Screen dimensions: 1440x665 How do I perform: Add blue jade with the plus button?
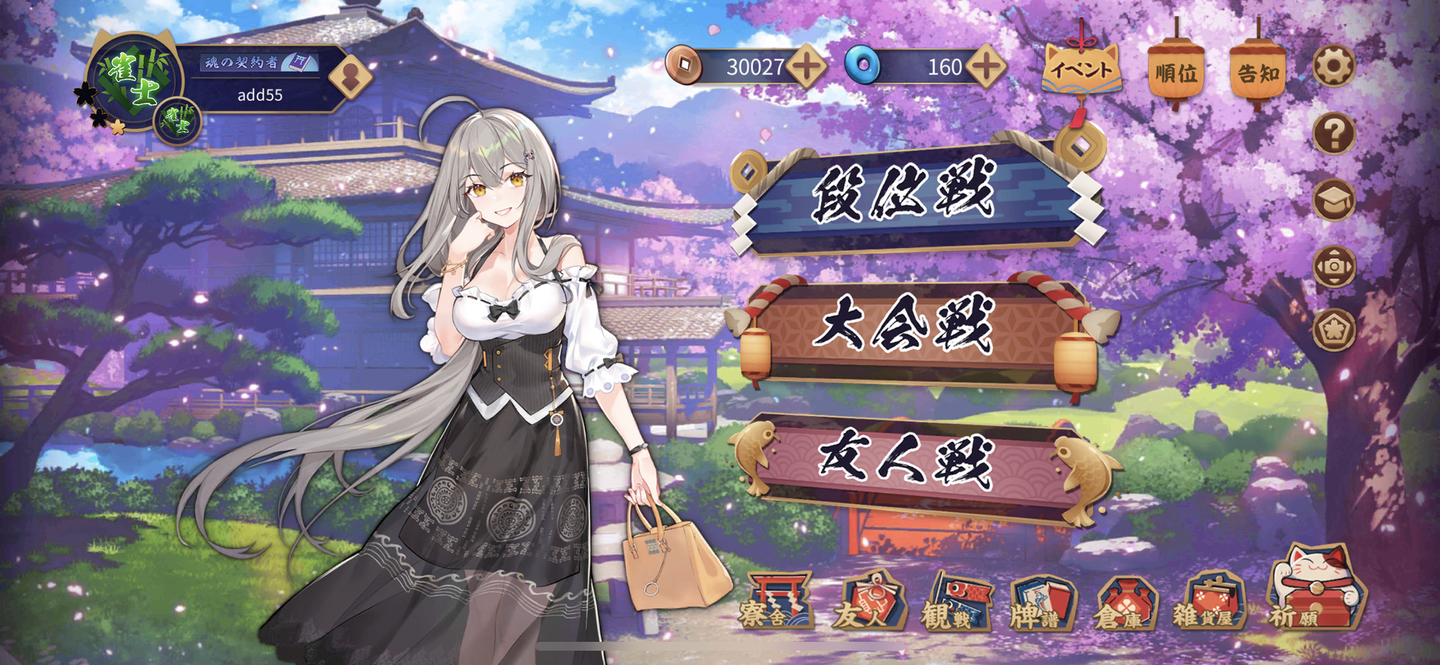click(x=986, y=67)
